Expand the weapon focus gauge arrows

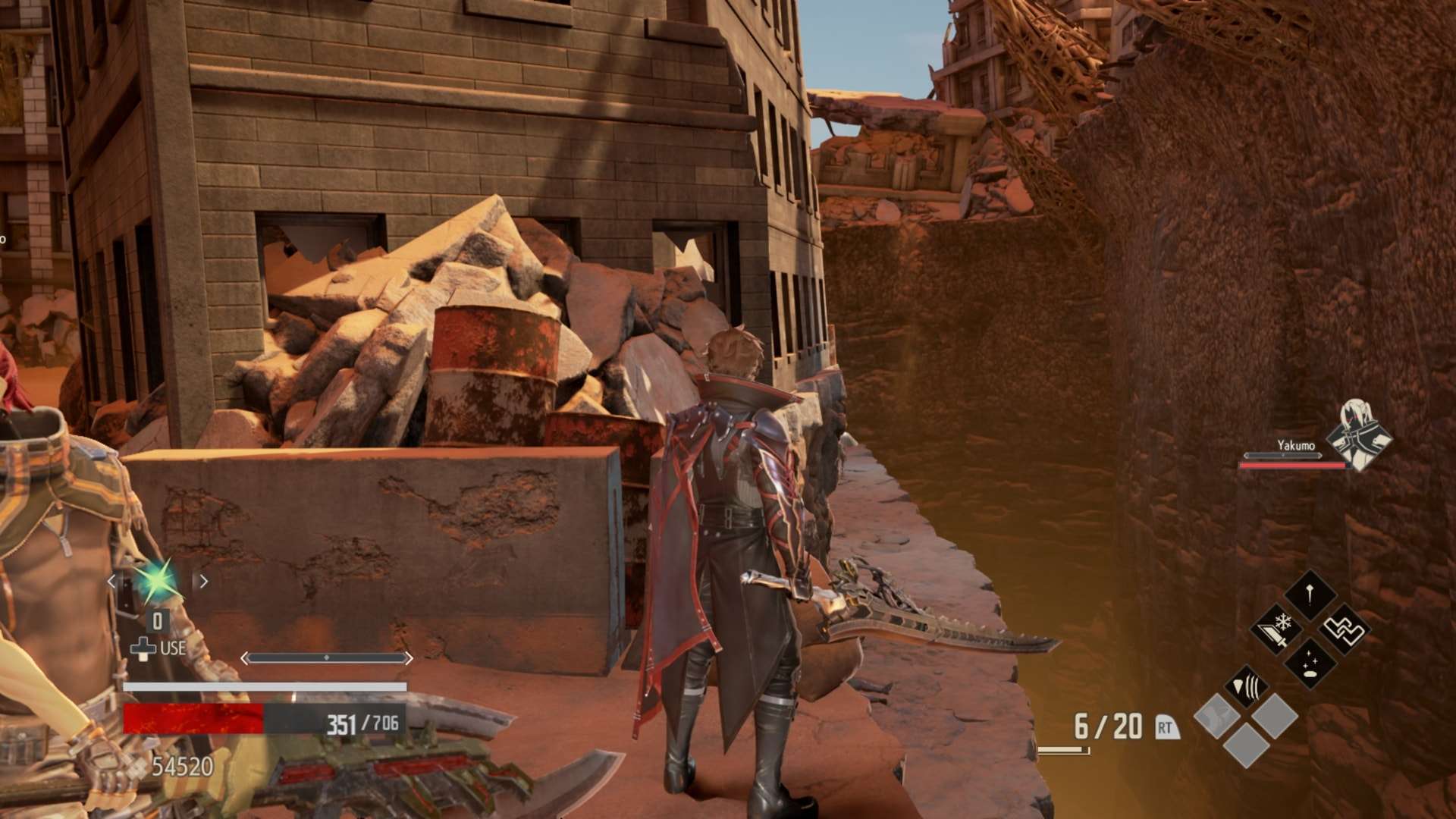(327, 657)
